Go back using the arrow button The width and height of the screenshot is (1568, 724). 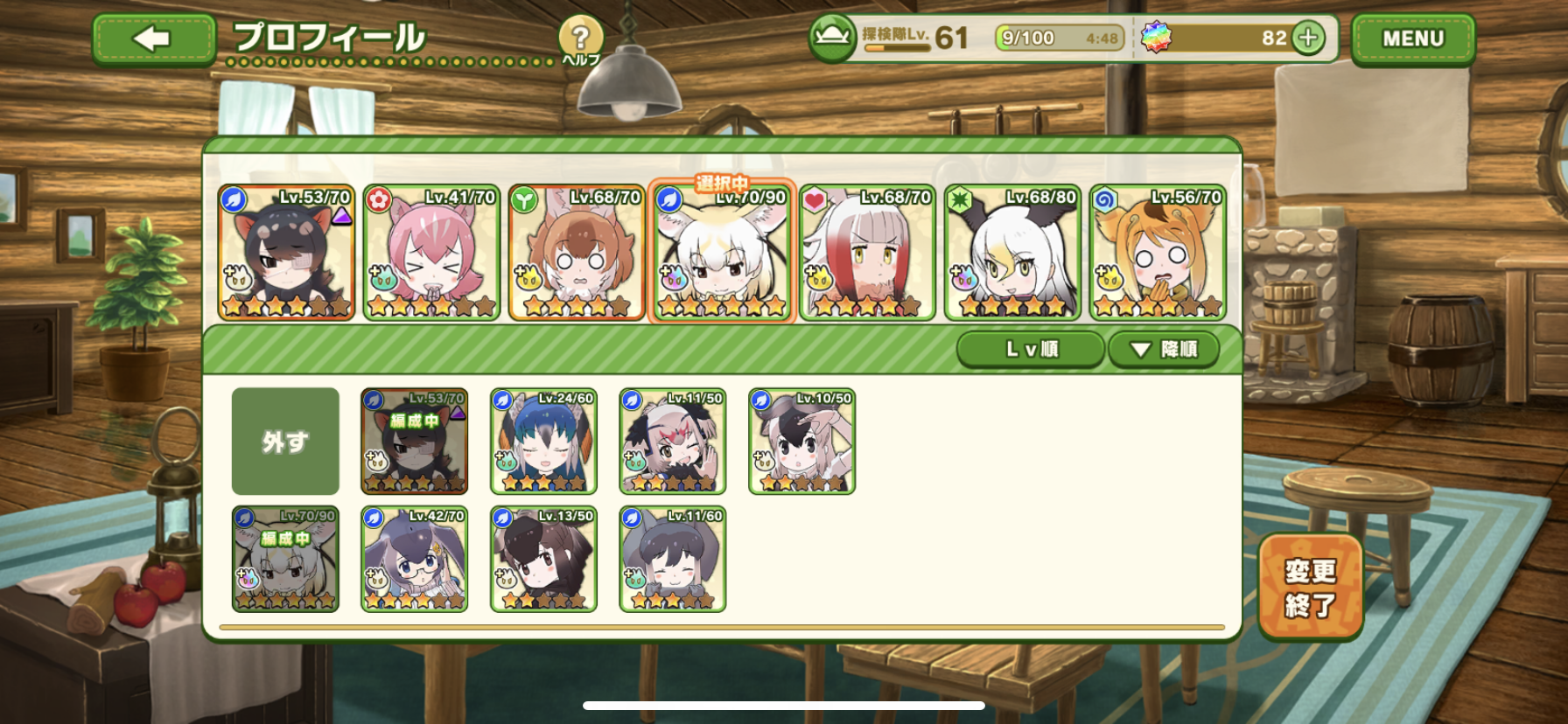154,39
